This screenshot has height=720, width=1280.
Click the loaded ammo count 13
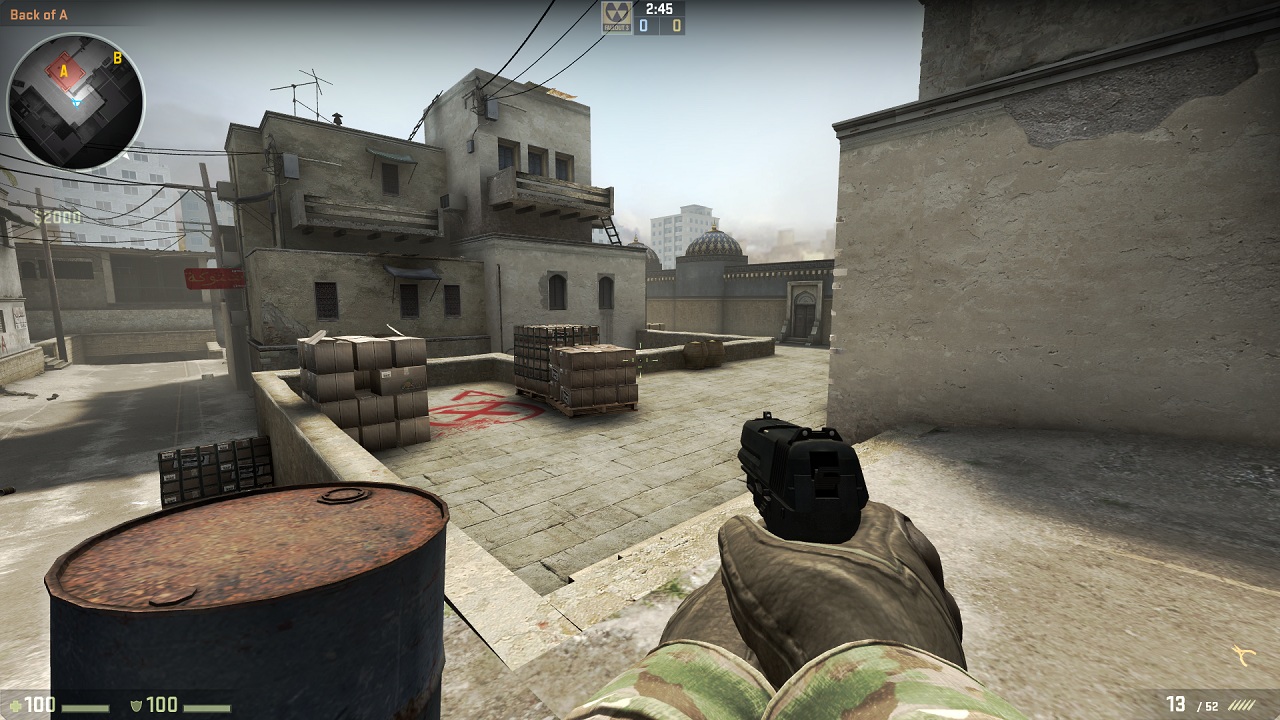point(1177,704)
